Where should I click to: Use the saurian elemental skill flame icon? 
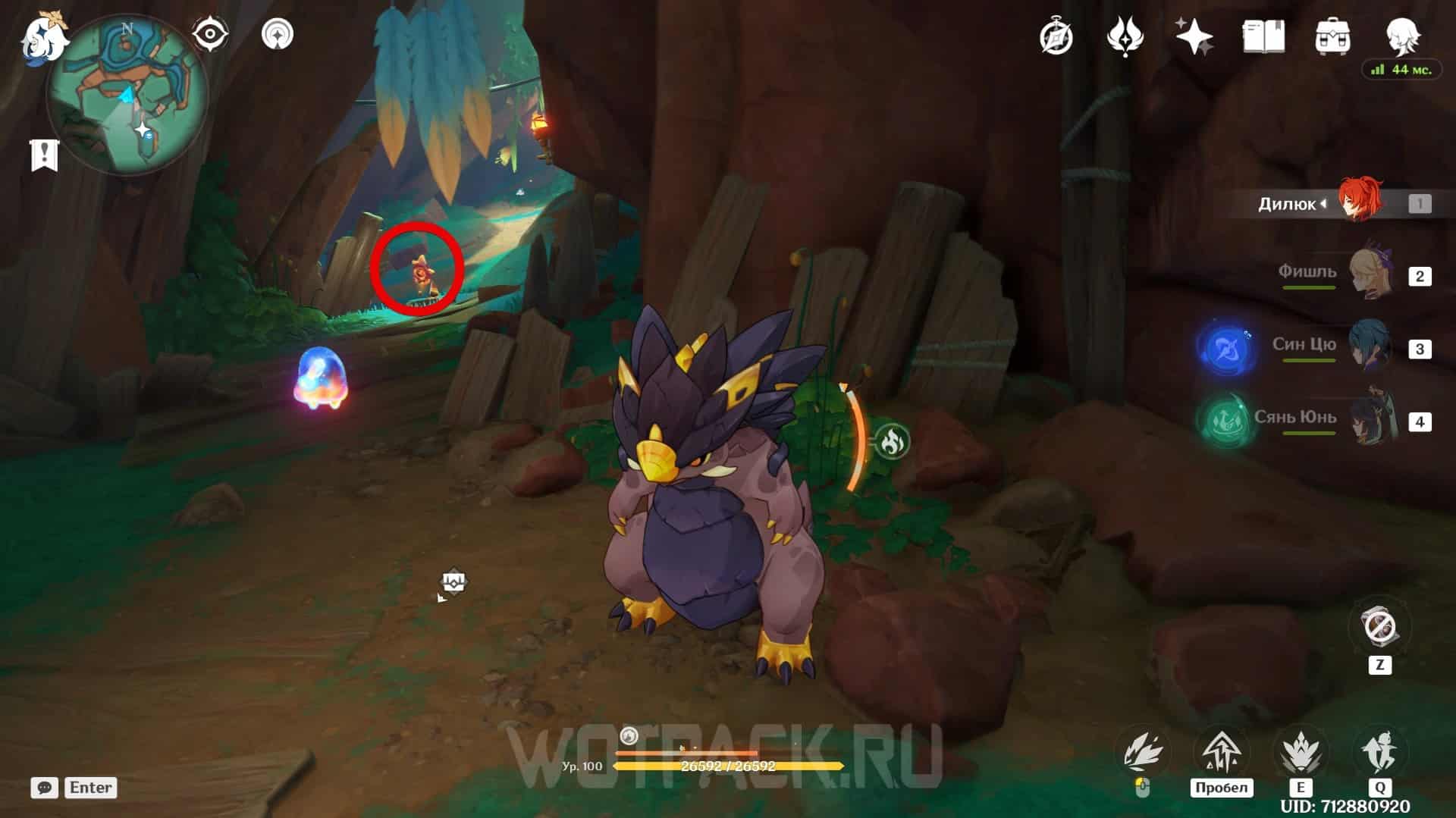[1301, 752]
